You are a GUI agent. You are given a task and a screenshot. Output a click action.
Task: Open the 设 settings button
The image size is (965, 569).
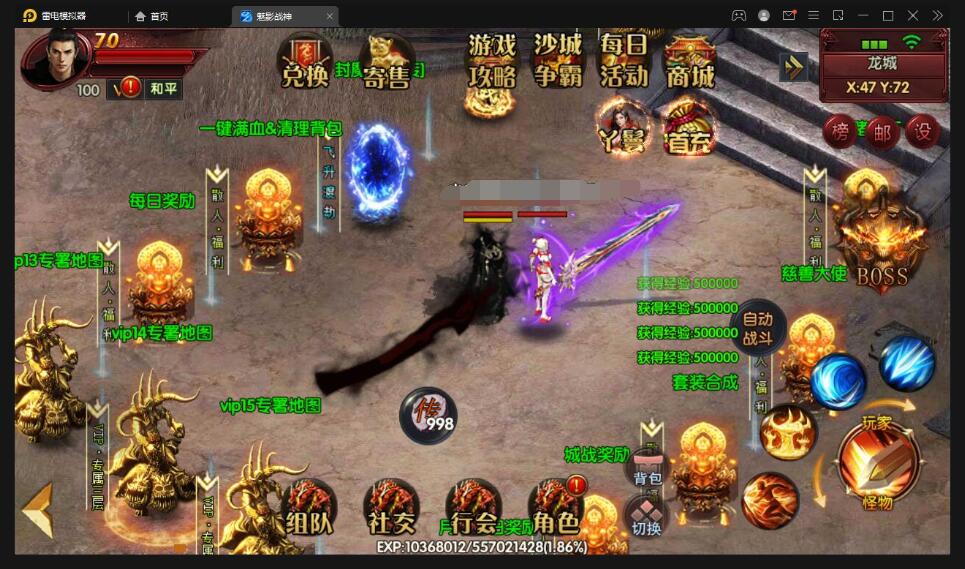[x=922, y=131]
